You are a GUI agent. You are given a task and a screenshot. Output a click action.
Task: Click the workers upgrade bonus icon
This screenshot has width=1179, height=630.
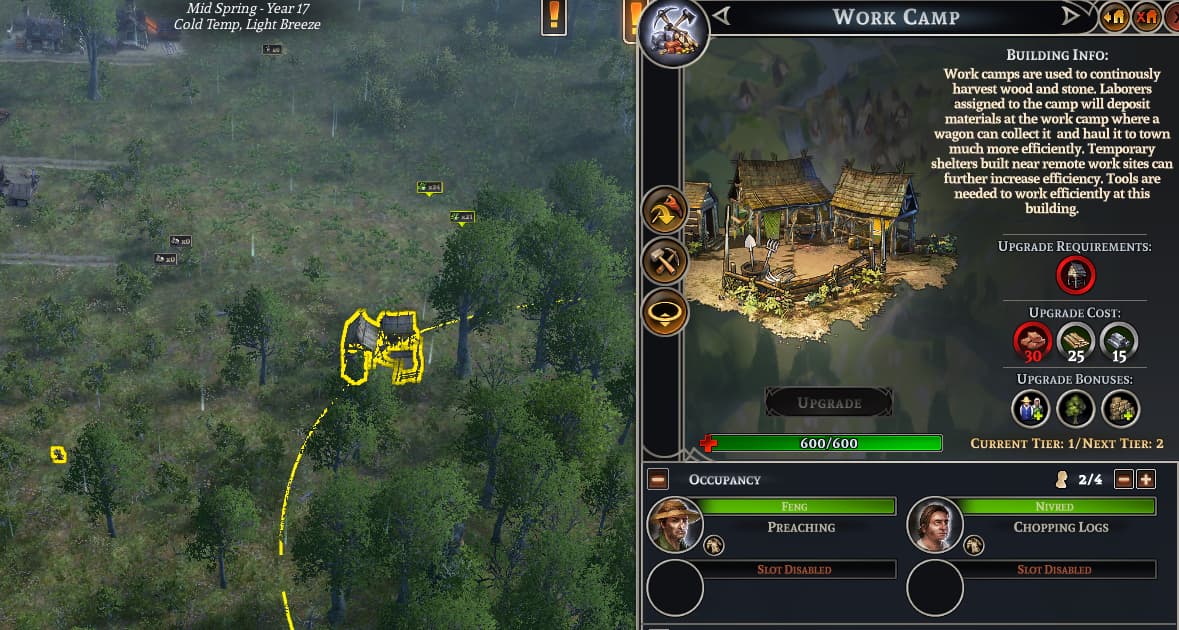pos(1031,408)
